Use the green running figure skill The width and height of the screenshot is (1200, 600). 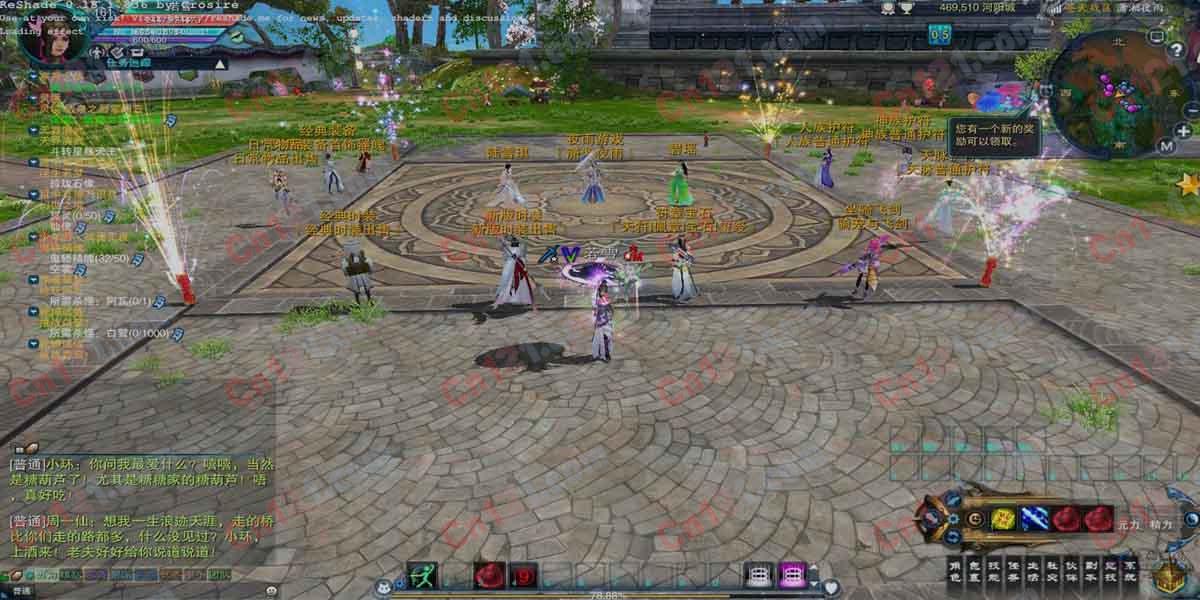(422, 575)
